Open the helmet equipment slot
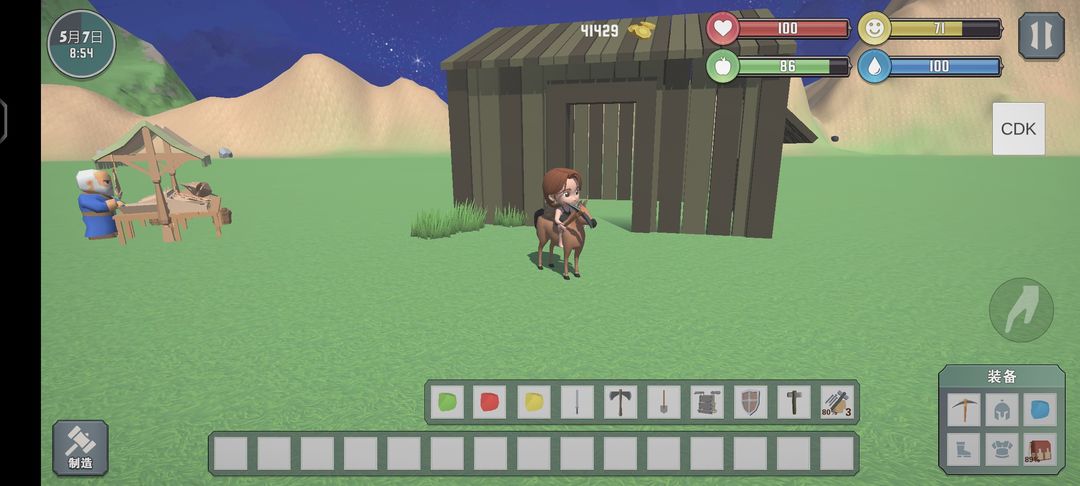The height and width of the screenshot is (486, 1080). pos(1002,408)
